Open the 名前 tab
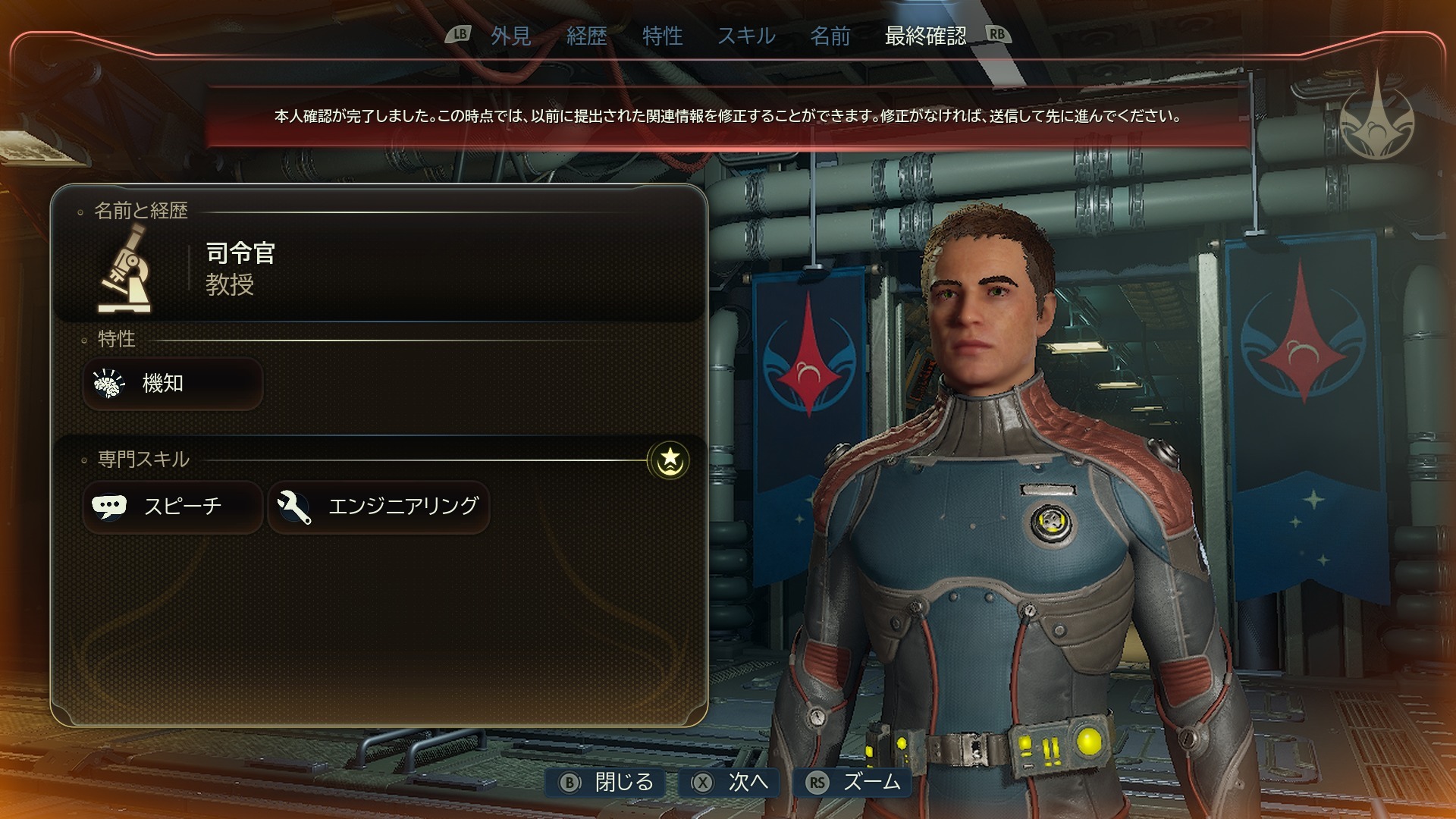Viewport: 1456px width, 819px height. [x=830, y=36]
